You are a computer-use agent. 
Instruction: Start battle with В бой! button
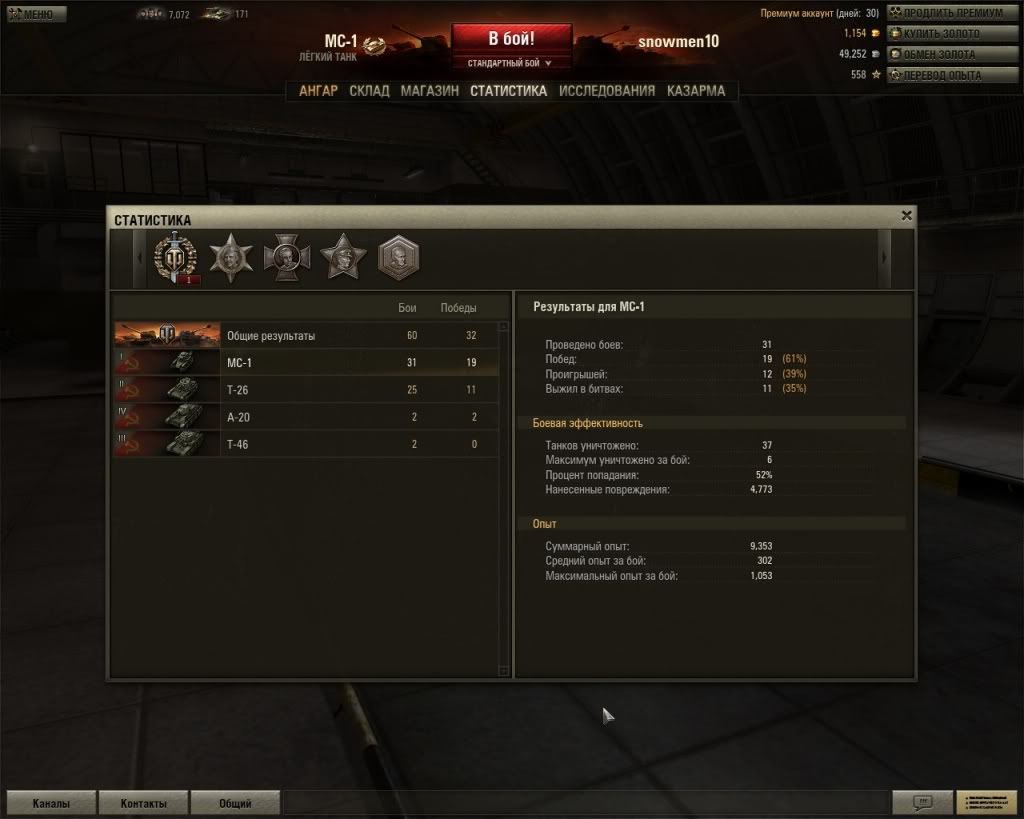(x=511, y=39)
